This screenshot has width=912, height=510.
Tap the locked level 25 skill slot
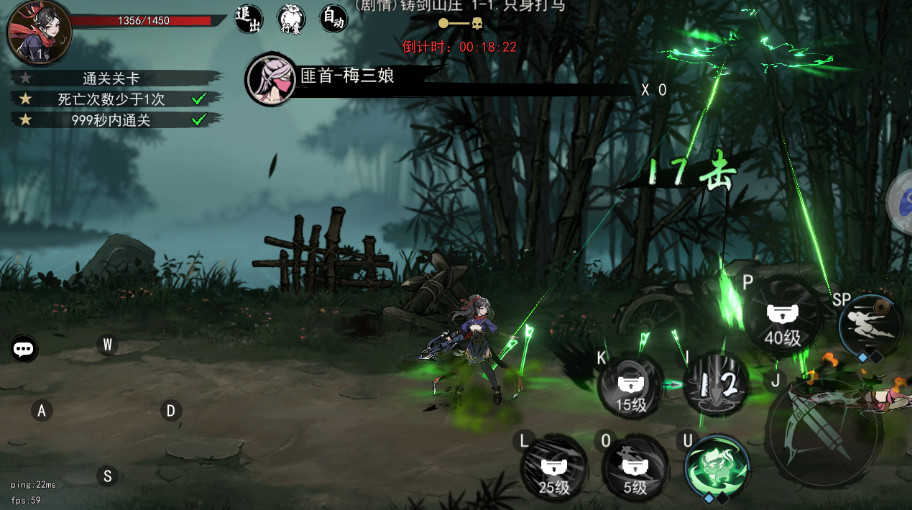pos(554,468)
